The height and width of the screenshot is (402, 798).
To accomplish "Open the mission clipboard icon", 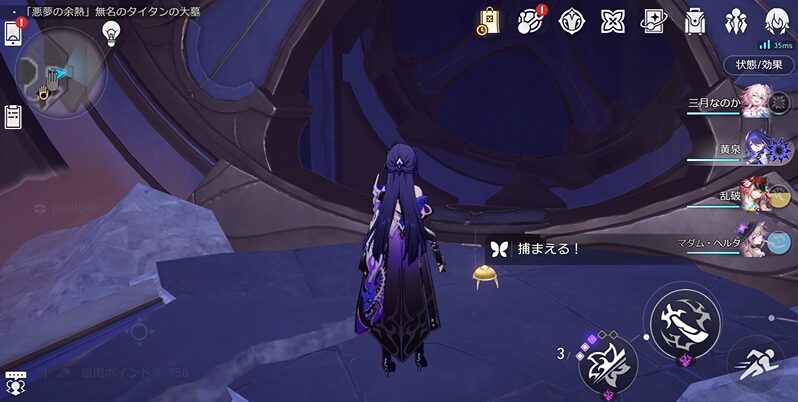I will [13, 116].
